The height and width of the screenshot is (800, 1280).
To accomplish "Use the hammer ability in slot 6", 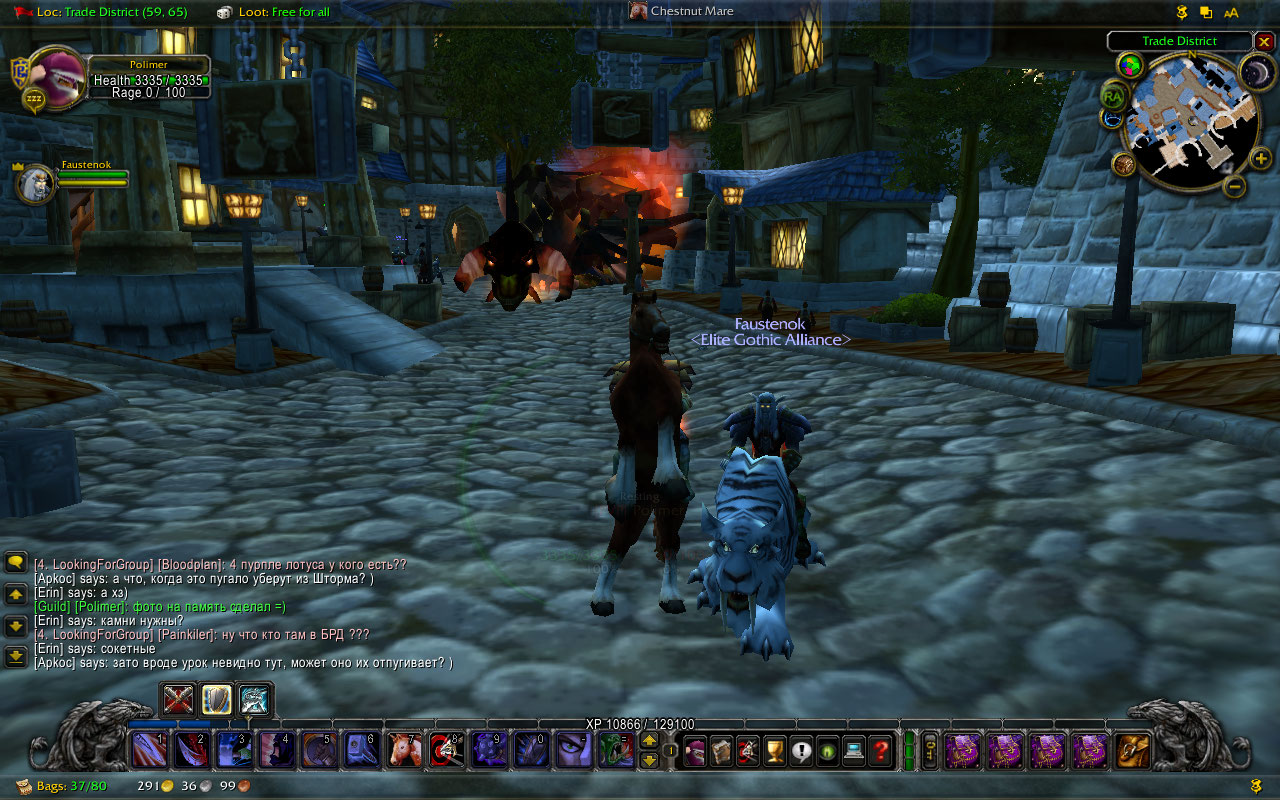I will (362, 749).
